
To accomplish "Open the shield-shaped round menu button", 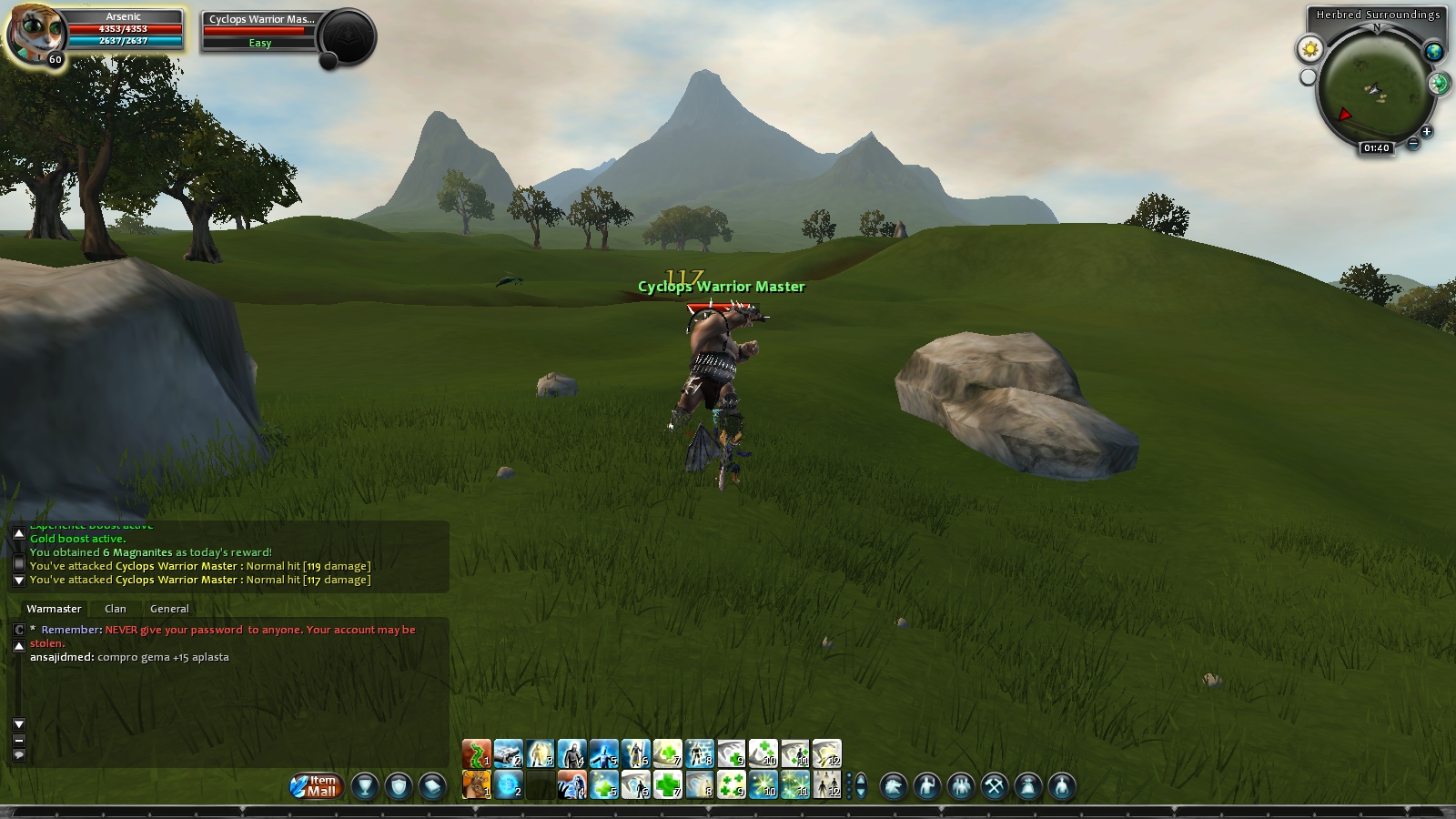I will click(399, 786).
